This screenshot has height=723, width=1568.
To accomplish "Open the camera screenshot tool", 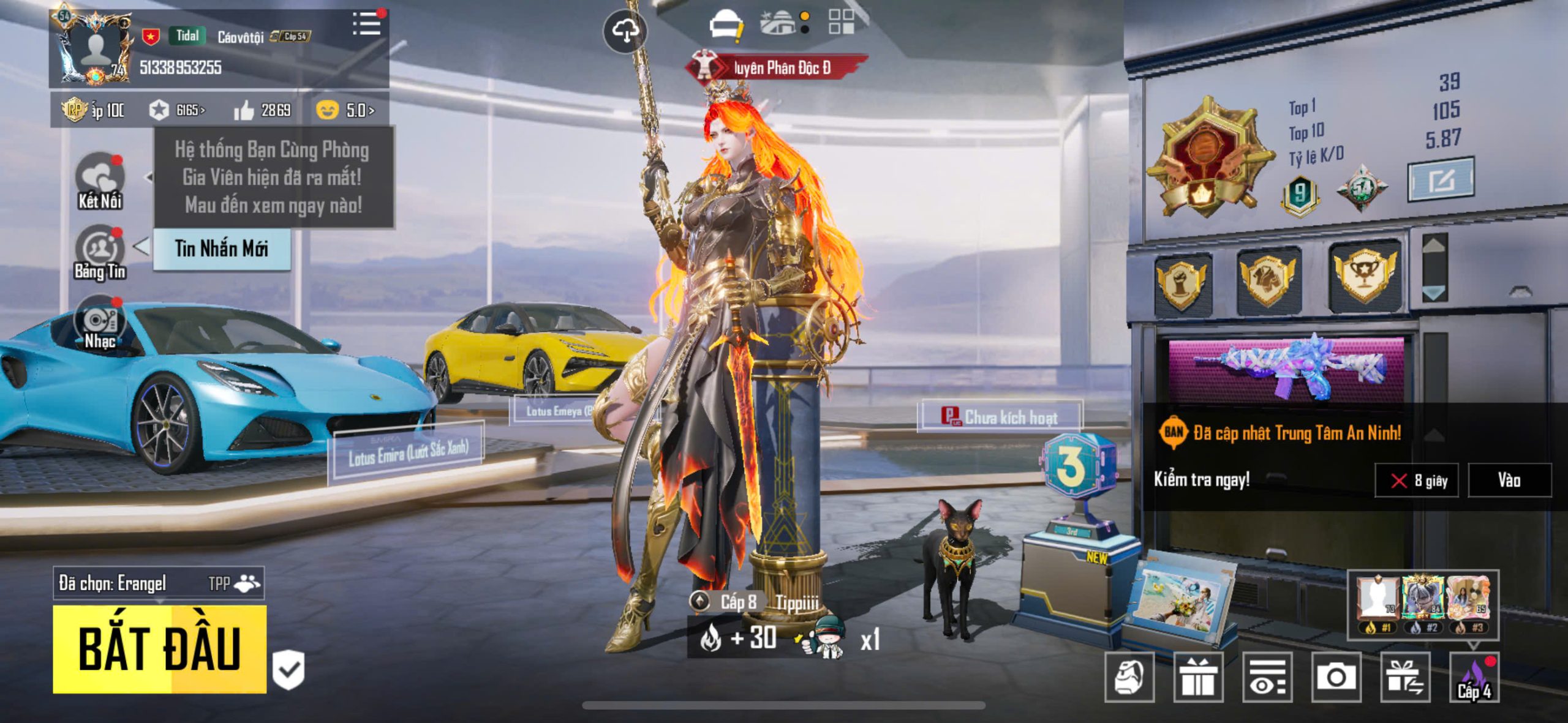I will click(x=1336, y=677).
